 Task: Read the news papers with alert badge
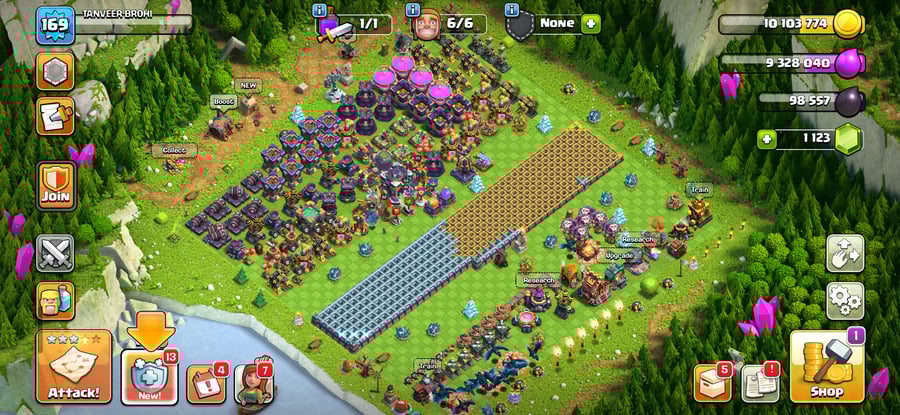(x=758, y=382)
